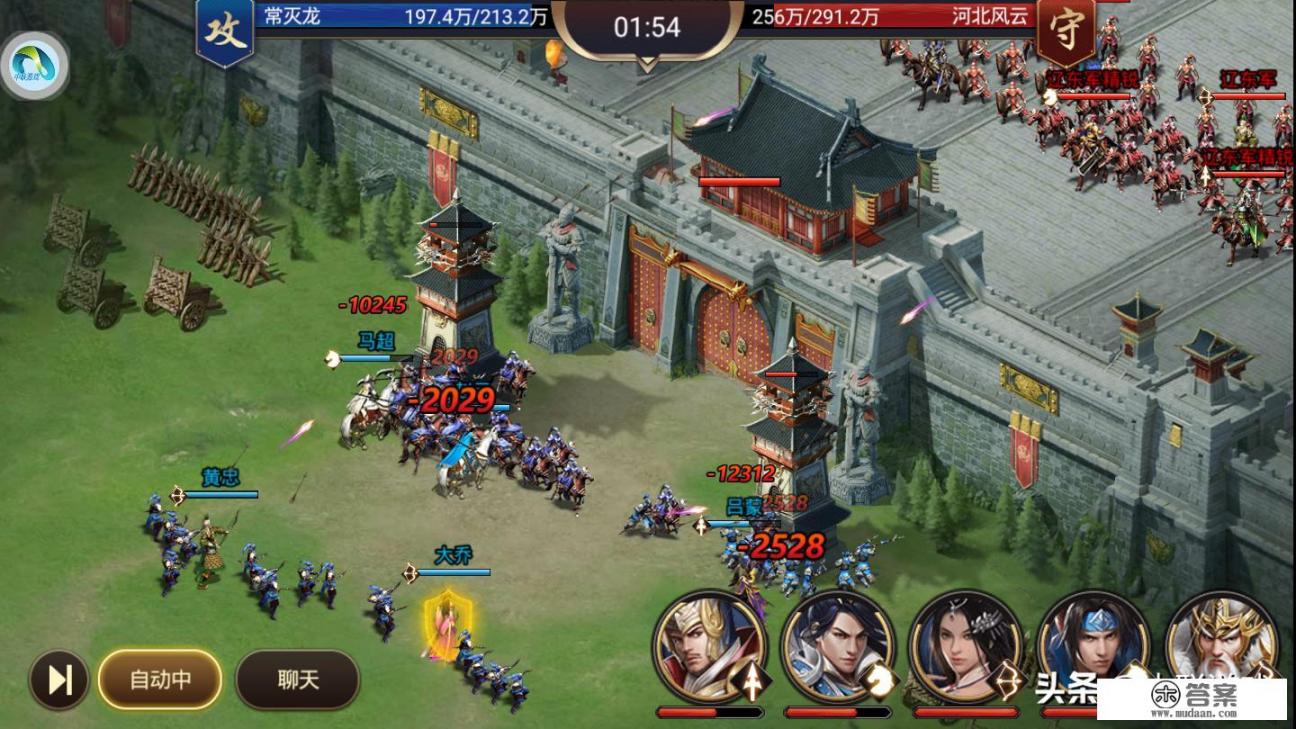The height and width of the screenshot is (729, 1296).
Task: Choose the female archer hero portrait
Action: tap(965, 647)
